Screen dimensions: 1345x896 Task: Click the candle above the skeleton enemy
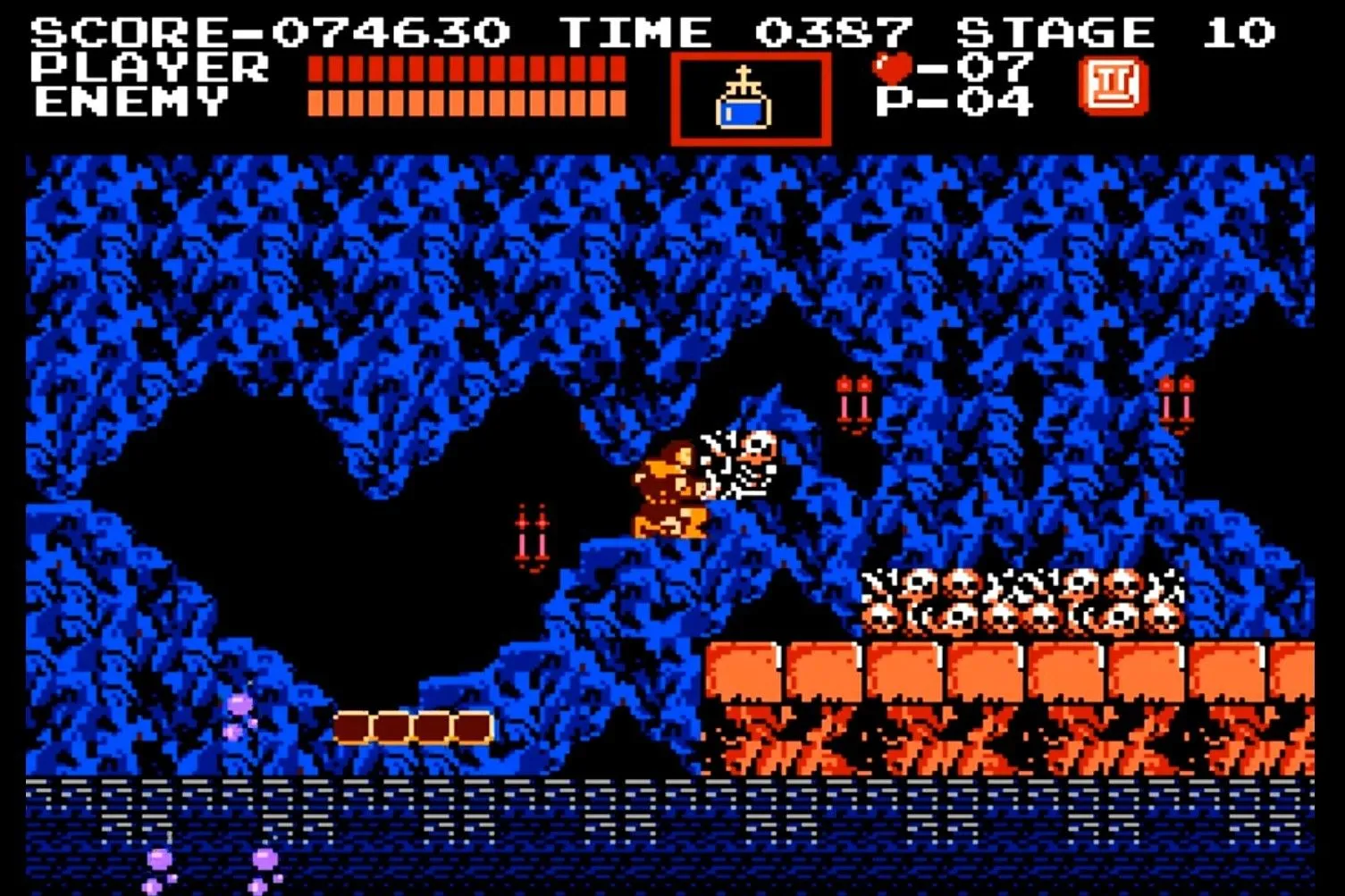tap(854, 401)
